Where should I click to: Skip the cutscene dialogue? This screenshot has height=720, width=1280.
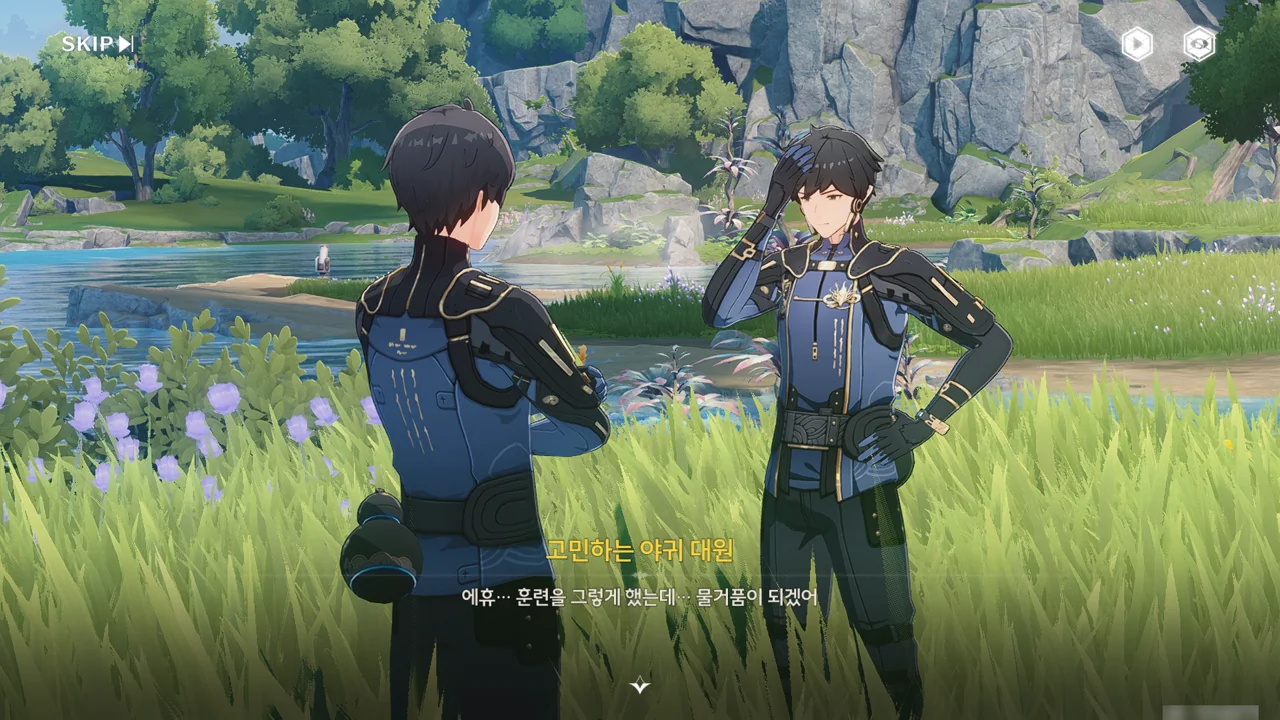(x=97, y=44)
